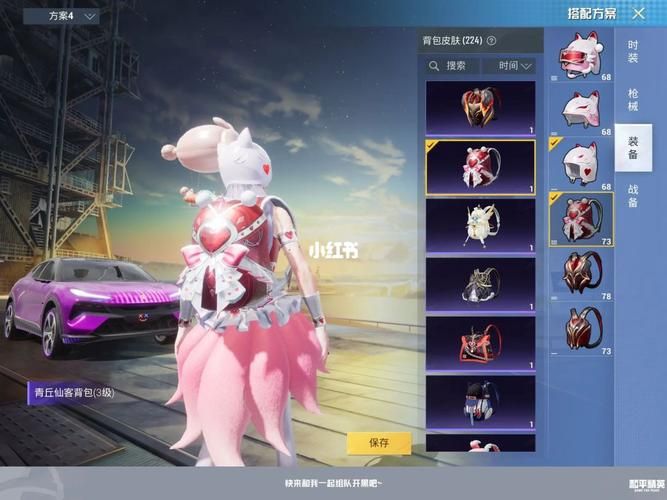Show backpack skin help info icon

491,41
